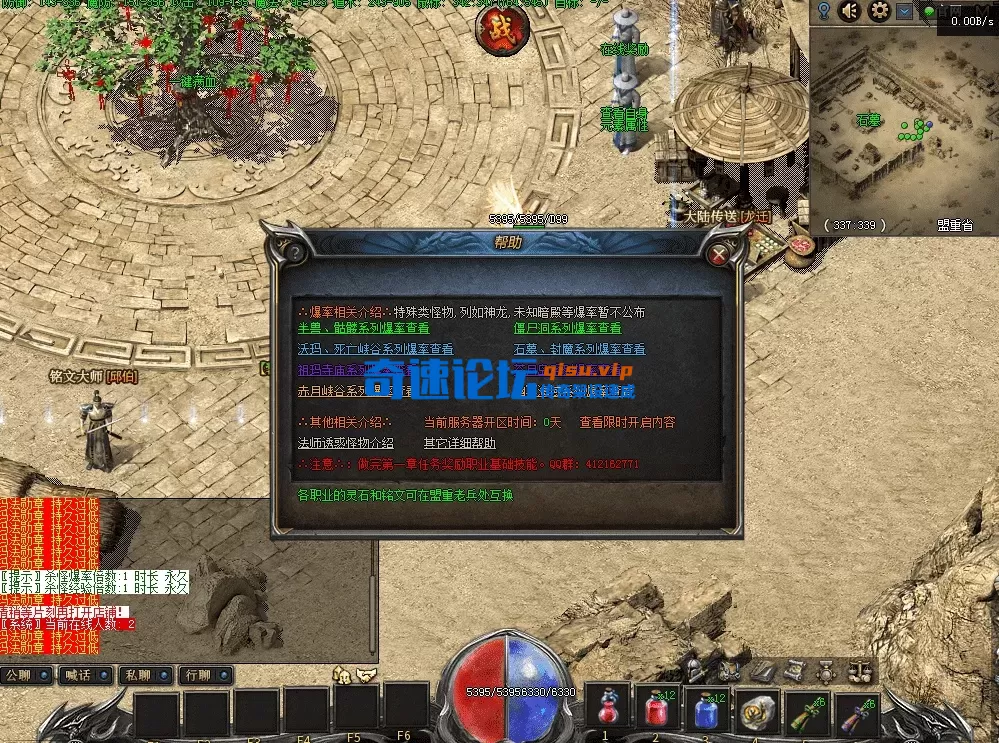The width and height of the screenshot is (999, 743).
Task: Click the question mark help icon
Action: [x=297, y=254]
